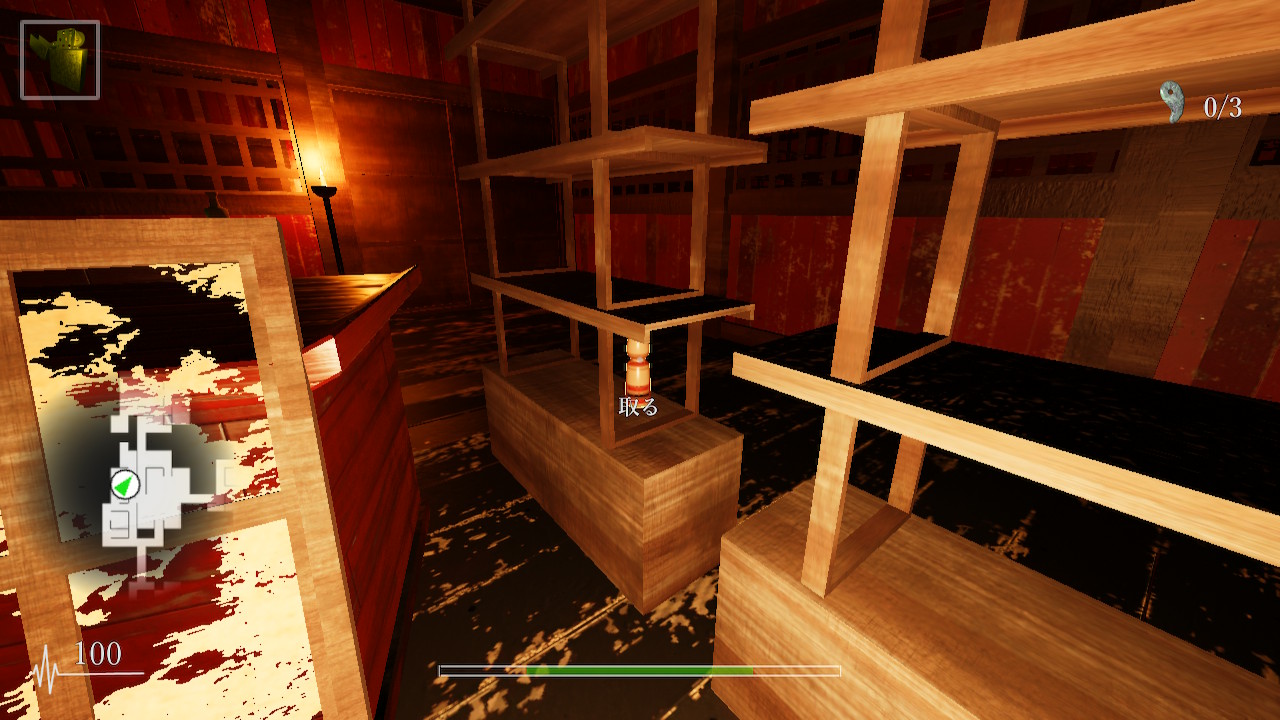The image size is (1280, 720).
Task: Click the green player arrow on the minimap
Action: coord(125,485)
